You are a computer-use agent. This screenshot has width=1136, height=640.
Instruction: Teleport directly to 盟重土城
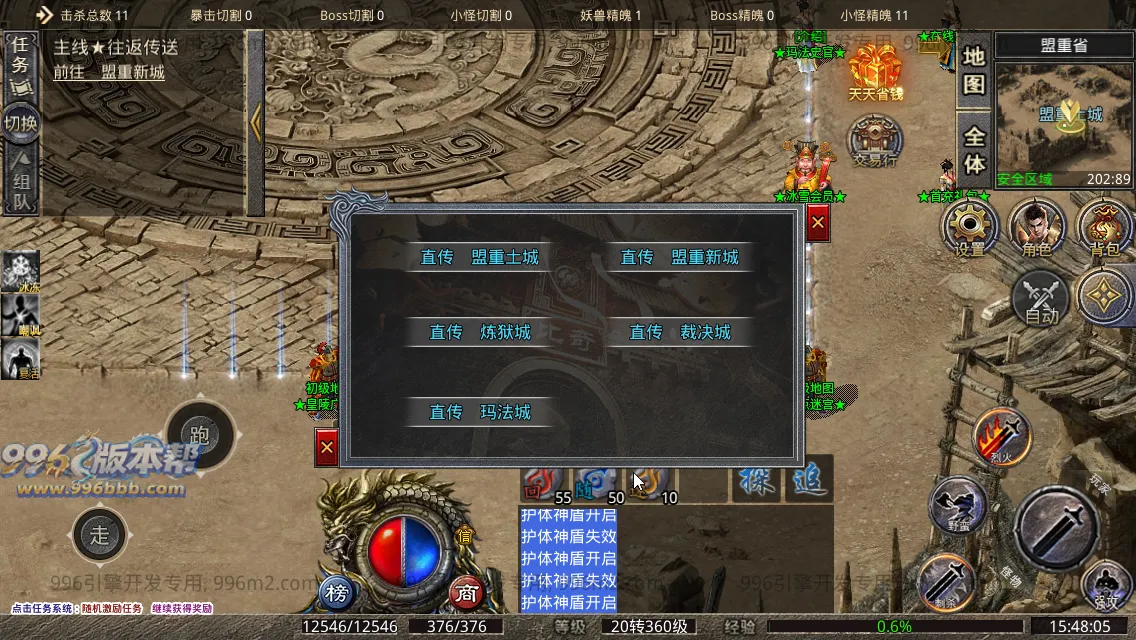click(x=479, y=257)
